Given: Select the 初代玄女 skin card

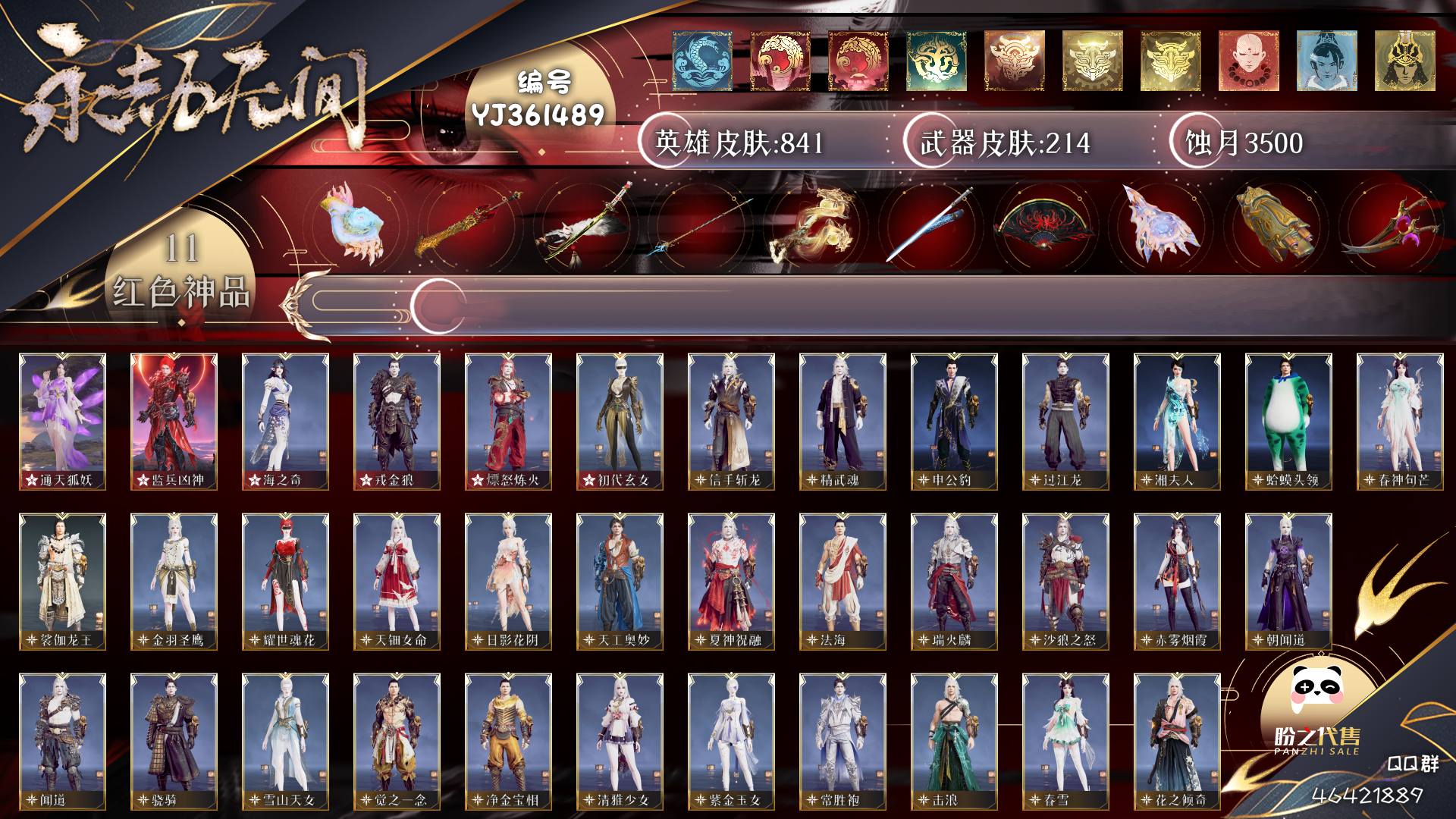Looking at the screenshot, I should click(620, 421).
